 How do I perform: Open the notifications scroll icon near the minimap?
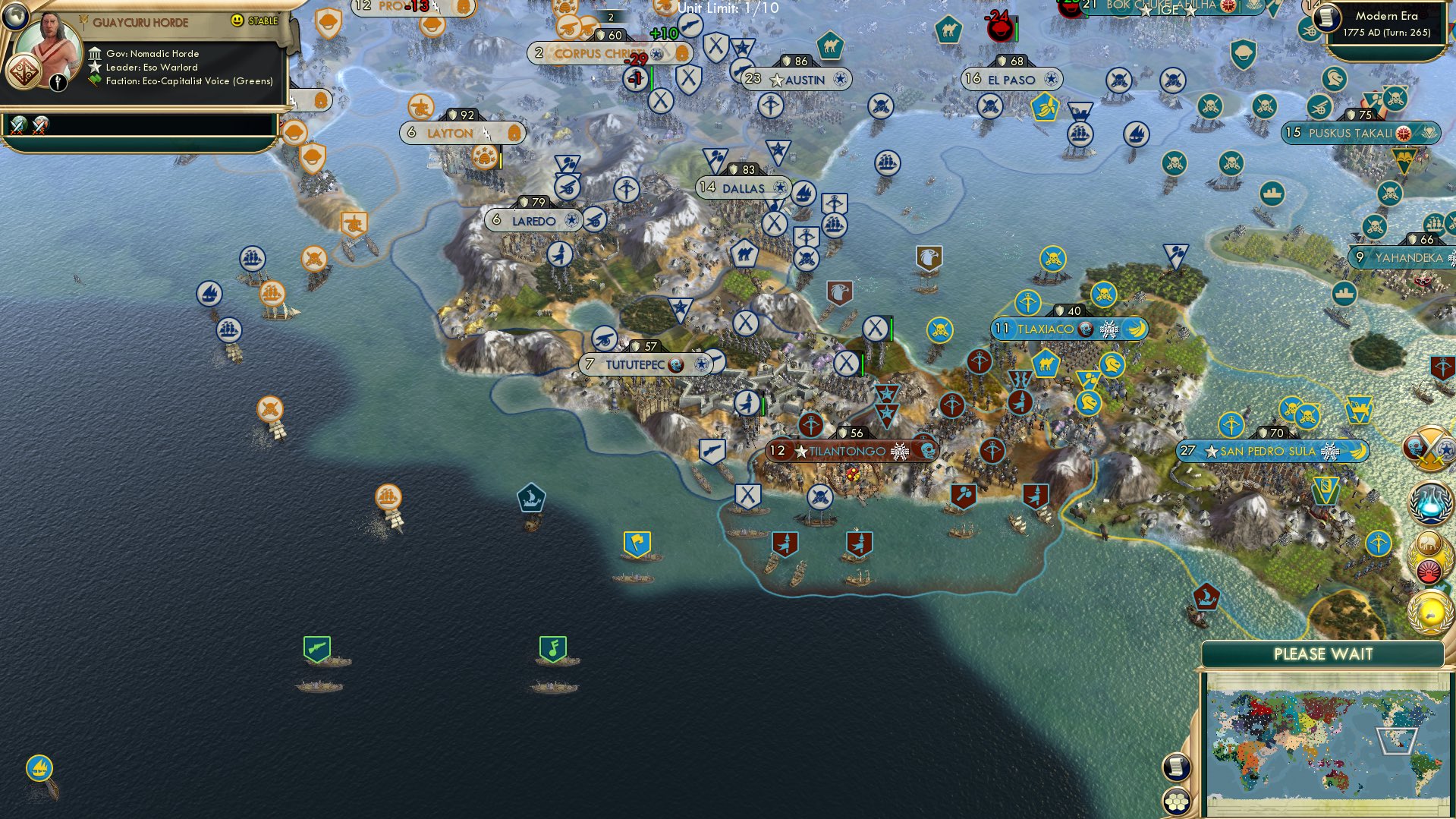pos(1175,767)
